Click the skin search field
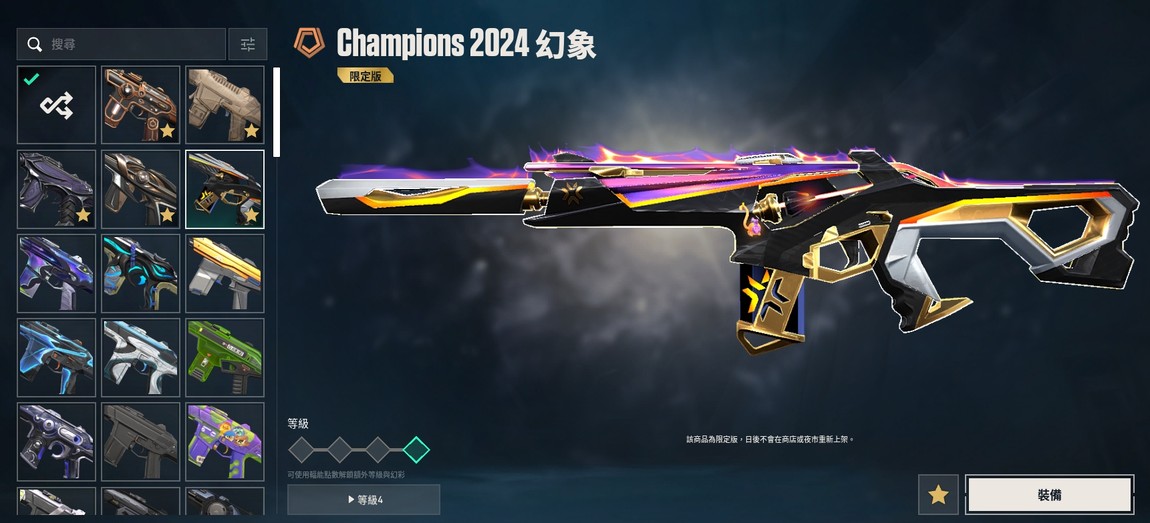This screenshot has height=523, width=1150. [x=125, y=44]
